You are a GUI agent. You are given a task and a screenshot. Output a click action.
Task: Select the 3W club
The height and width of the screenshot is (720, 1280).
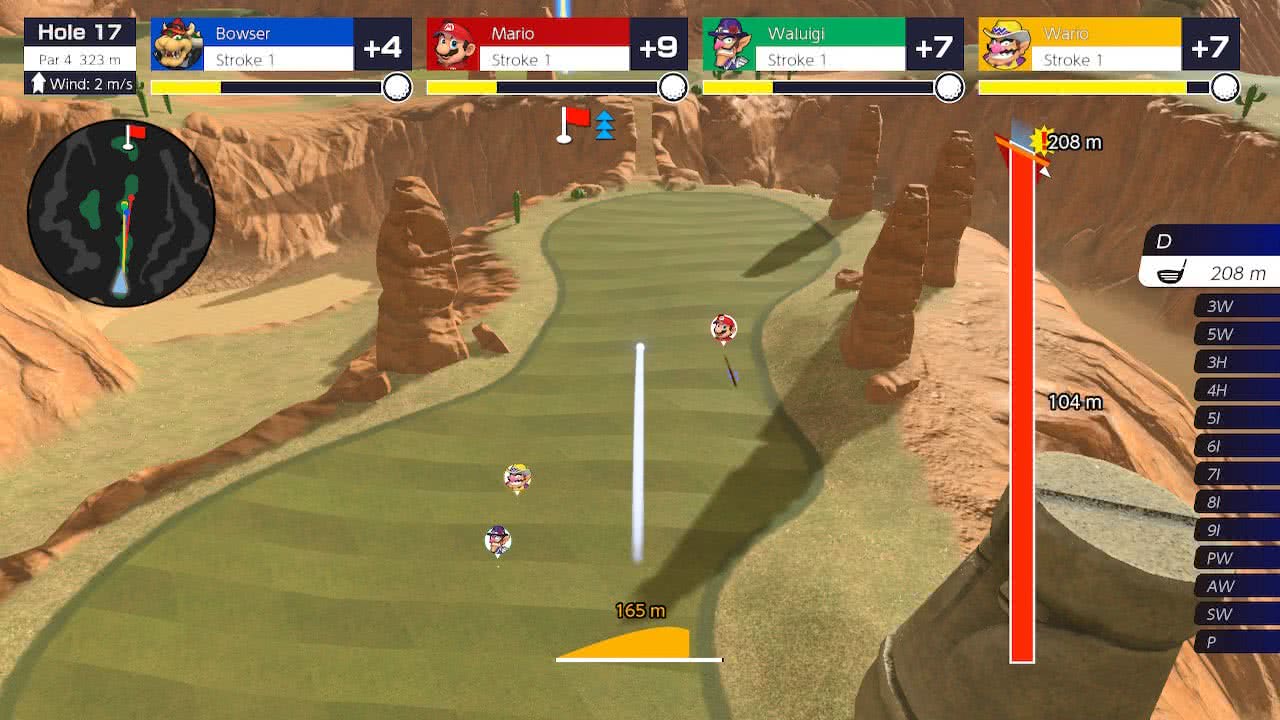coord(1236,306)
